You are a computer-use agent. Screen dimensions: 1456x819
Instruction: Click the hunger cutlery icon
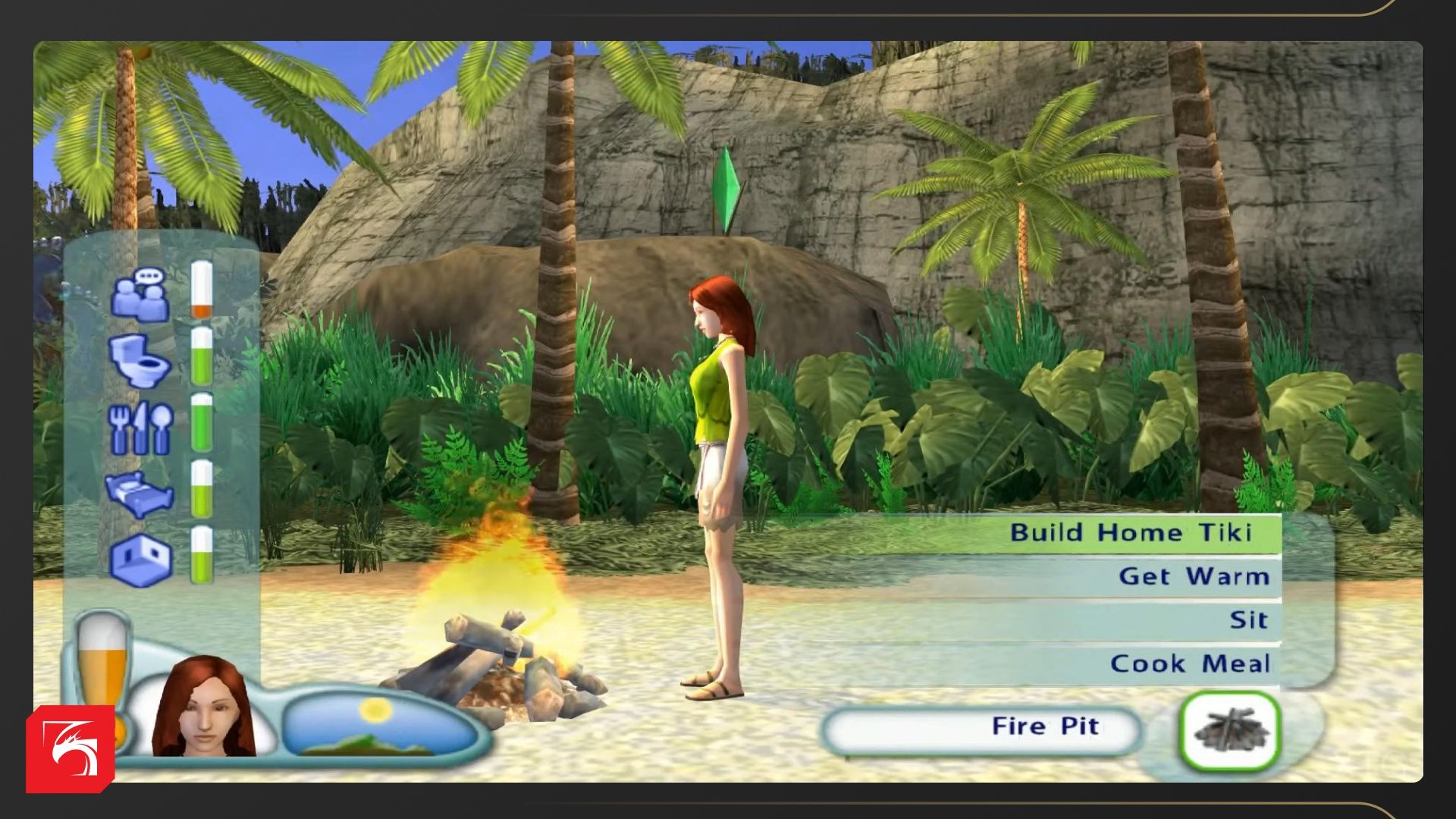tap(141, 428)
